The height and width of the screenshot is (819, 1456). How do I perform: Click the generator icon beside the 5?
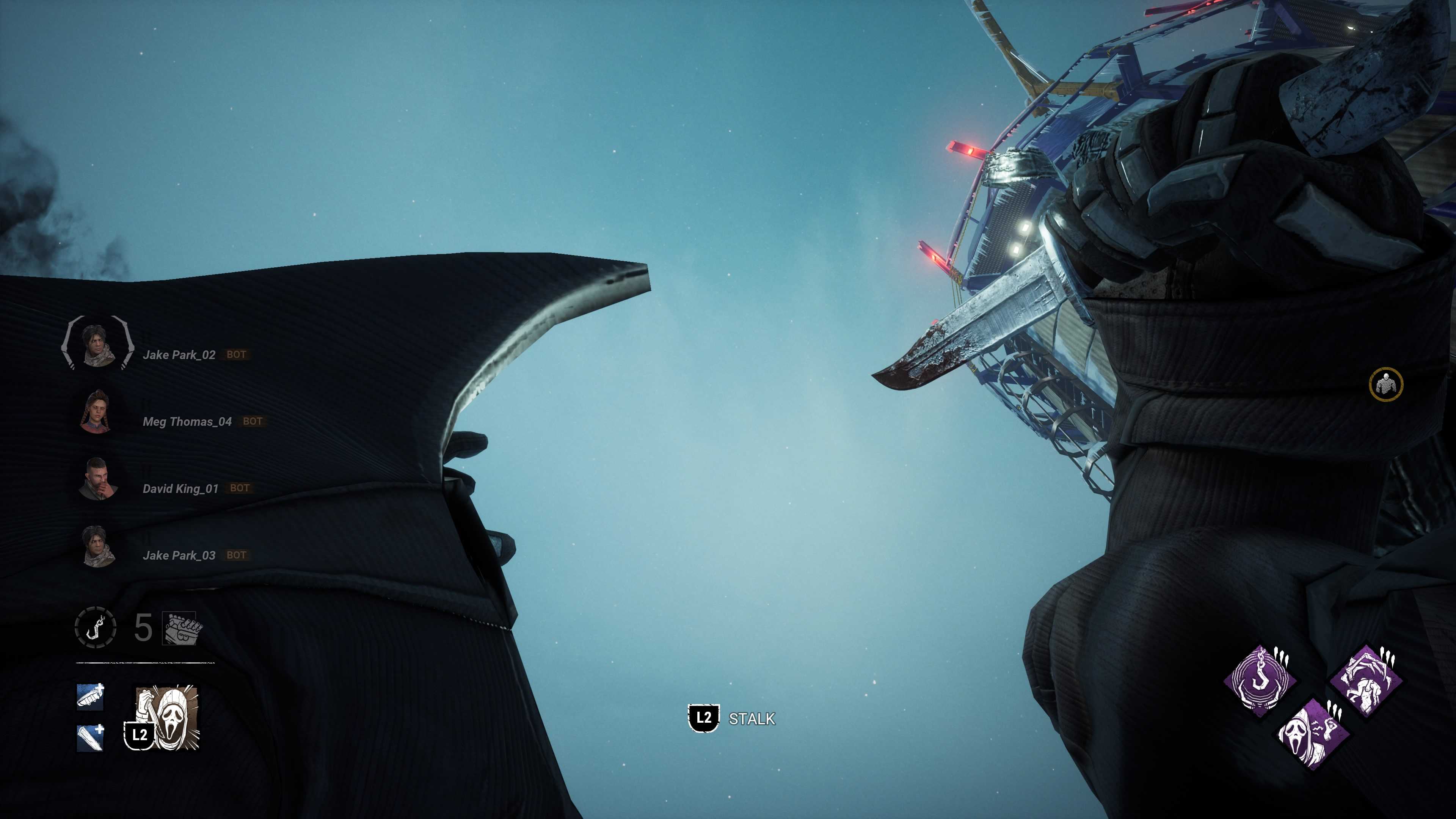pyautogui.click(x=182, y=628)
